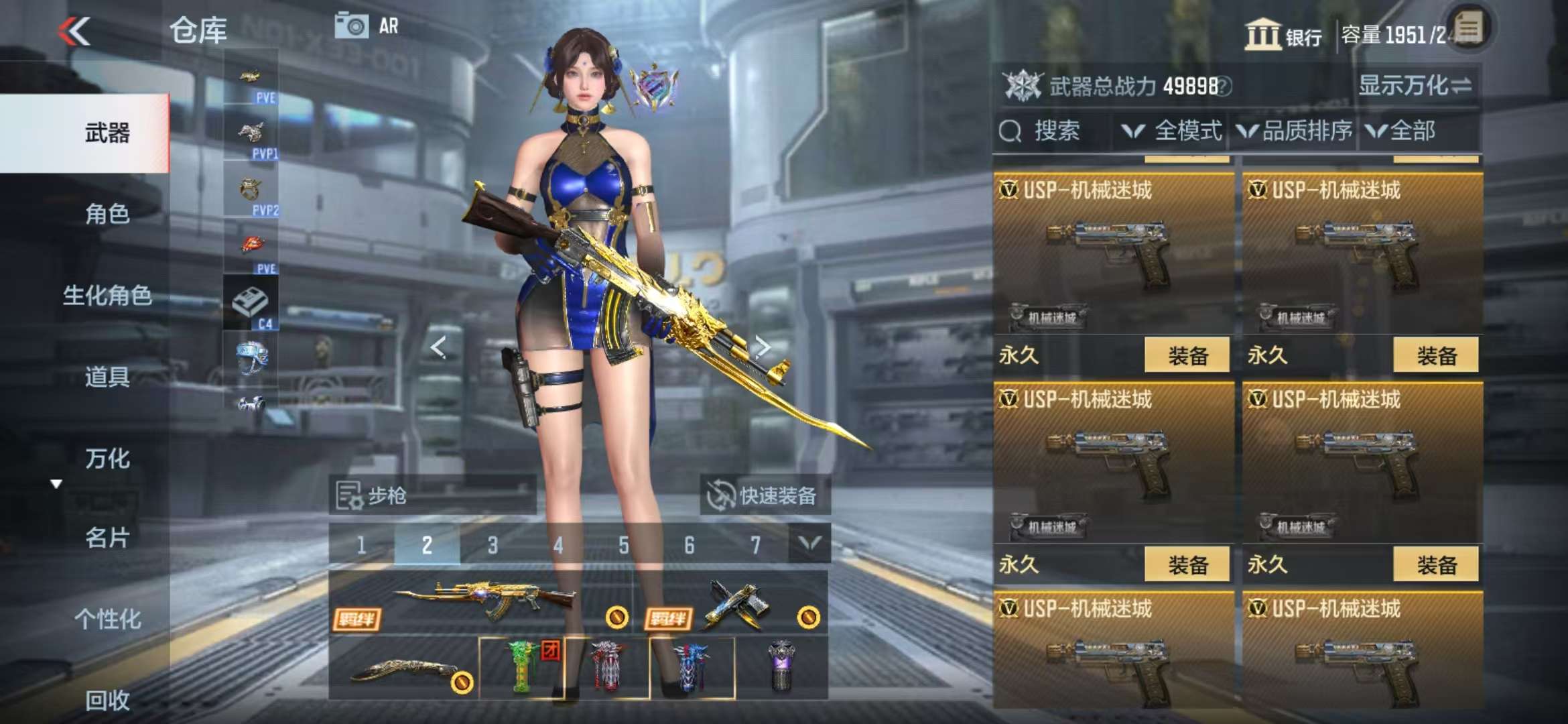Viewport: 1568px width, 724px height.
Task: Show next weapon with right arrow
Action: click(762, 347)
